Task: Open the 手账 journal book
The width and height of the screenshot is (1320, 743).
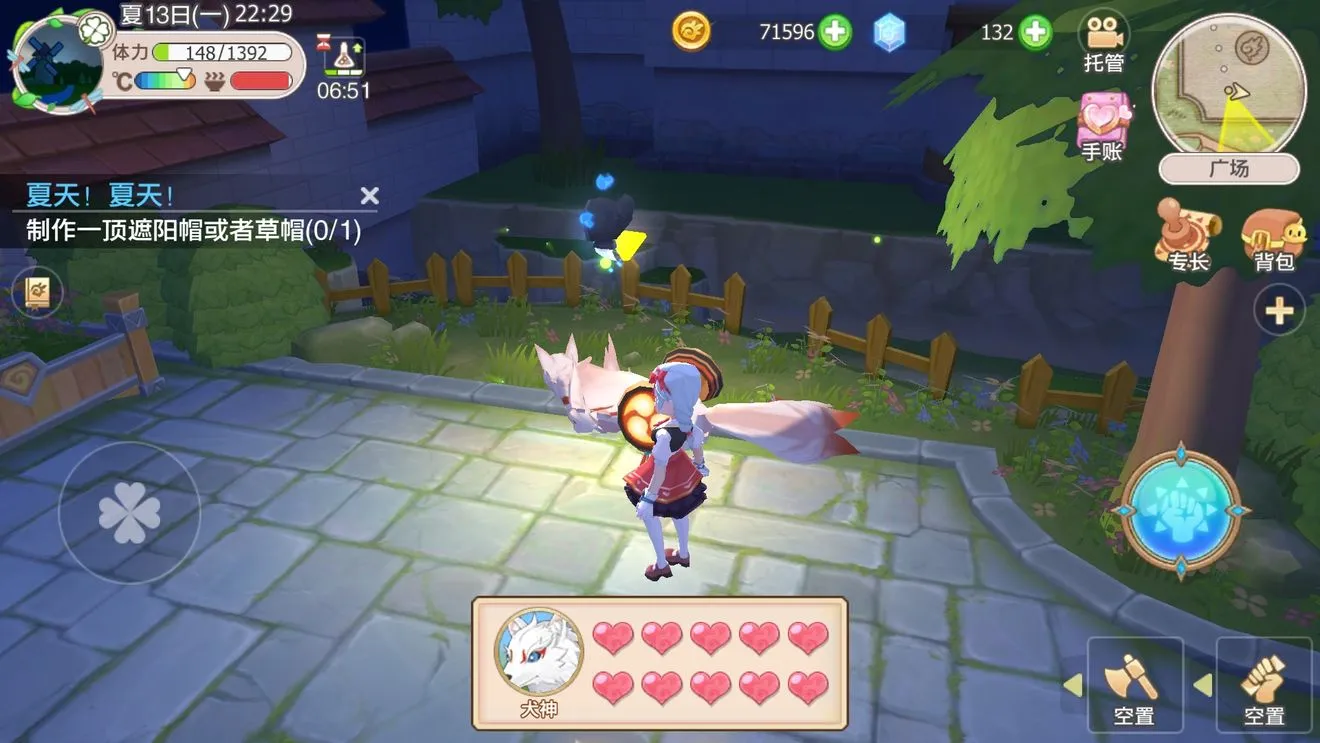Action: [1103, 126]
